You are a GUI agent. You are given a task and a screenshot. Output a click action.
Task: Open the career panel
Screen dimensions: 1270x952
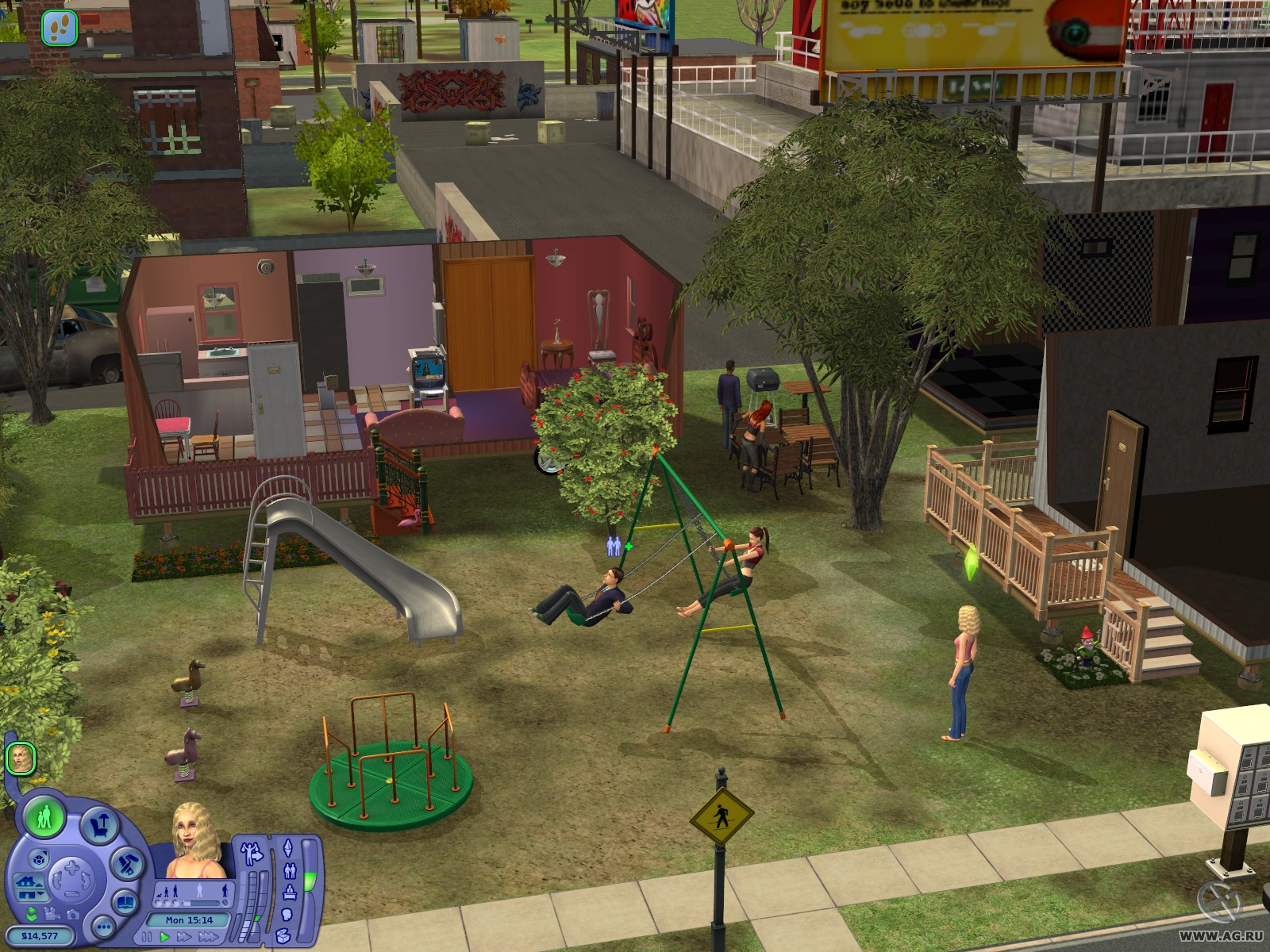coord(289,892)
